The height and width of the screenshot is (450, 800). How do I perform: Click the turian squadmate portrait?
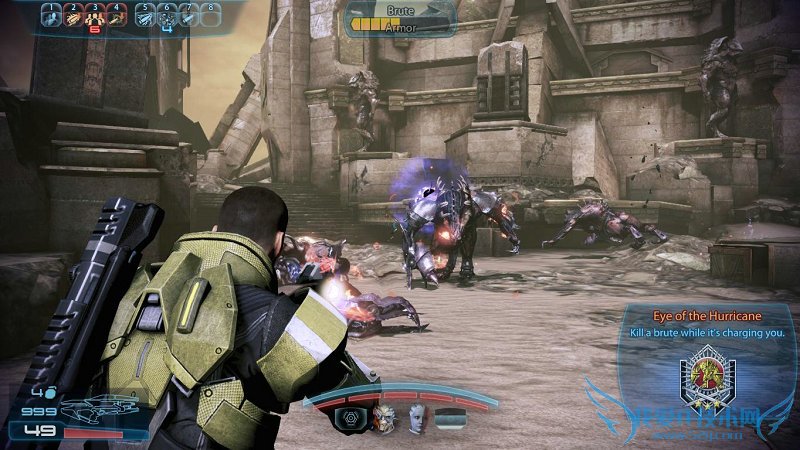385,419
